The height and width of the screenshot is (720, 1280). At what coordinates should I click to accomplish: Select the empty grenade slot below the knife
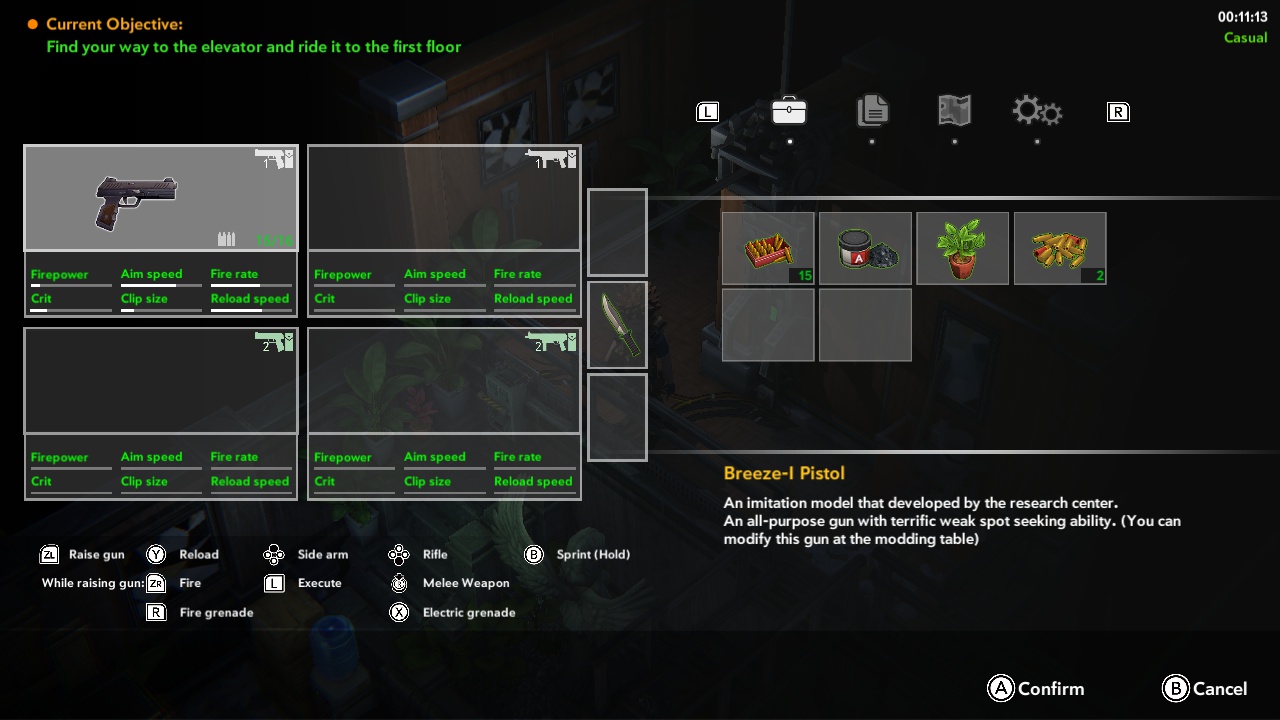[617, 417]
